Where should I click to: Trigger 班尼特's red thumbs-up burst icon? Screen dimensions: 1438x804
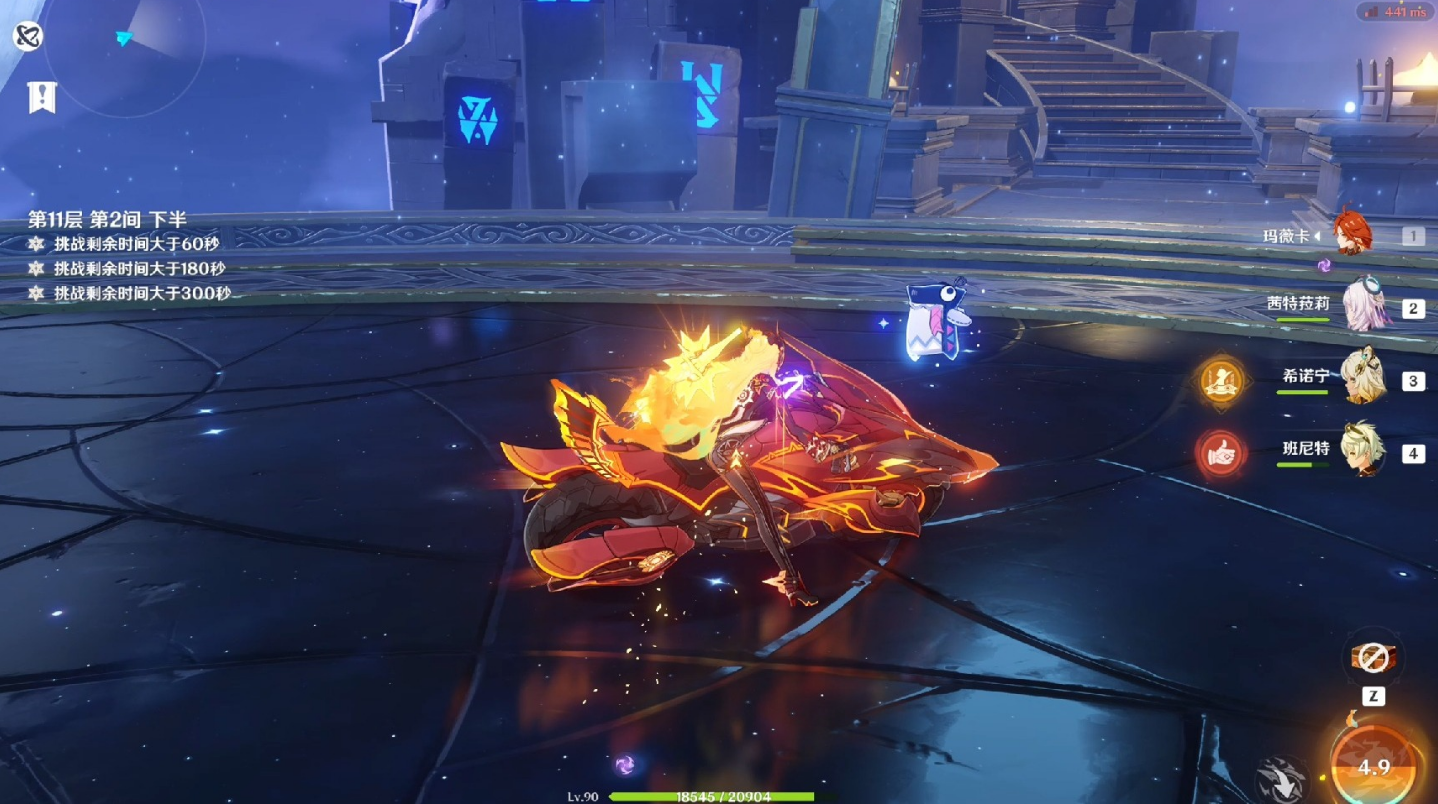point(1220,455)
